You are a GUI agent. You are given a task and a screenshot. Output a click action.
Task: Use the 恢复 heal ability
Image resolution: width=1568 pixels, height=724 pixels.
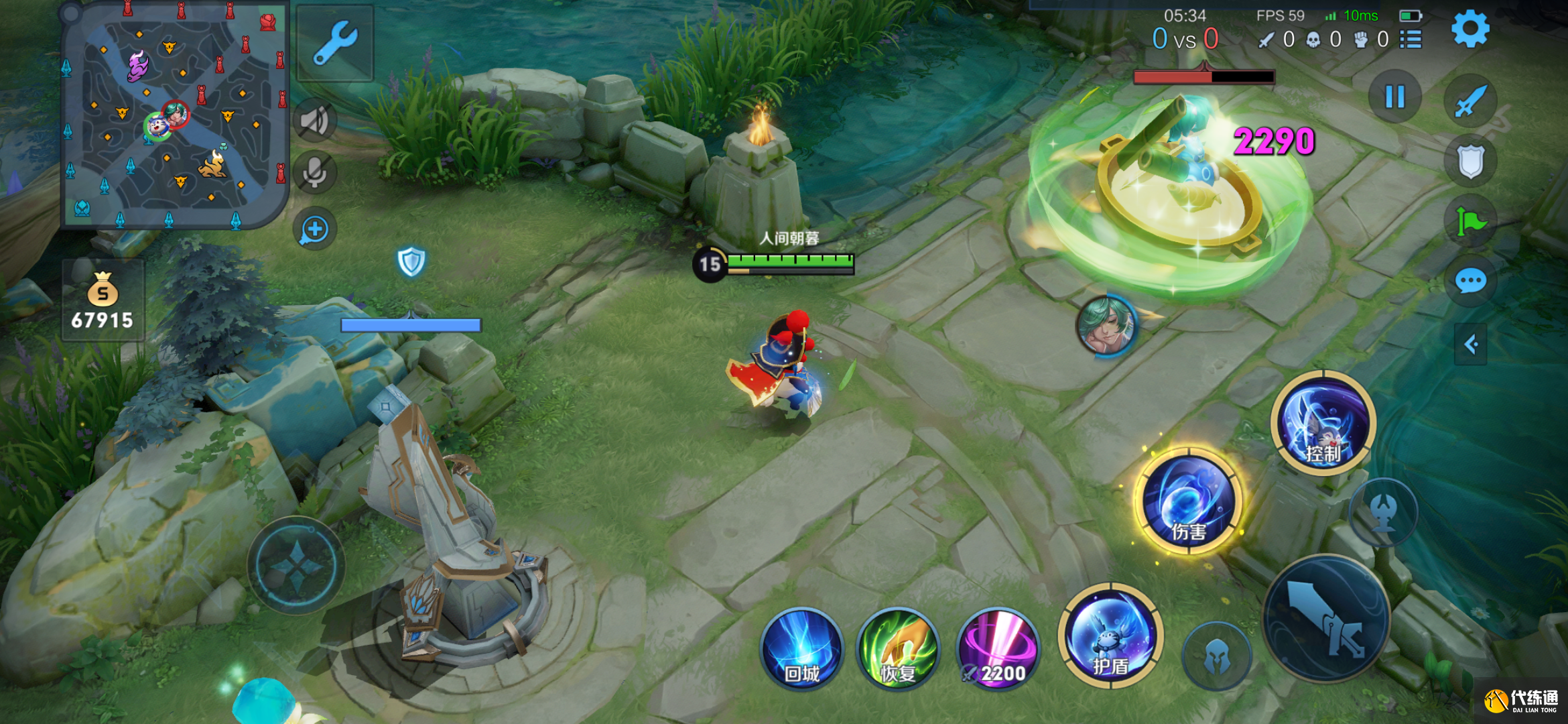pyautogui.click(x=898, y=648)
